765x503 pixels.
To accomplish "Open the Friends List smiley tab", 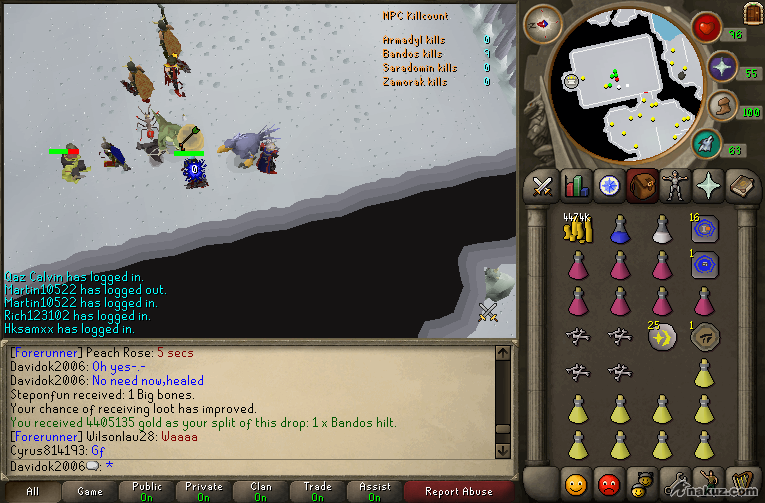I will click(575, 484).
